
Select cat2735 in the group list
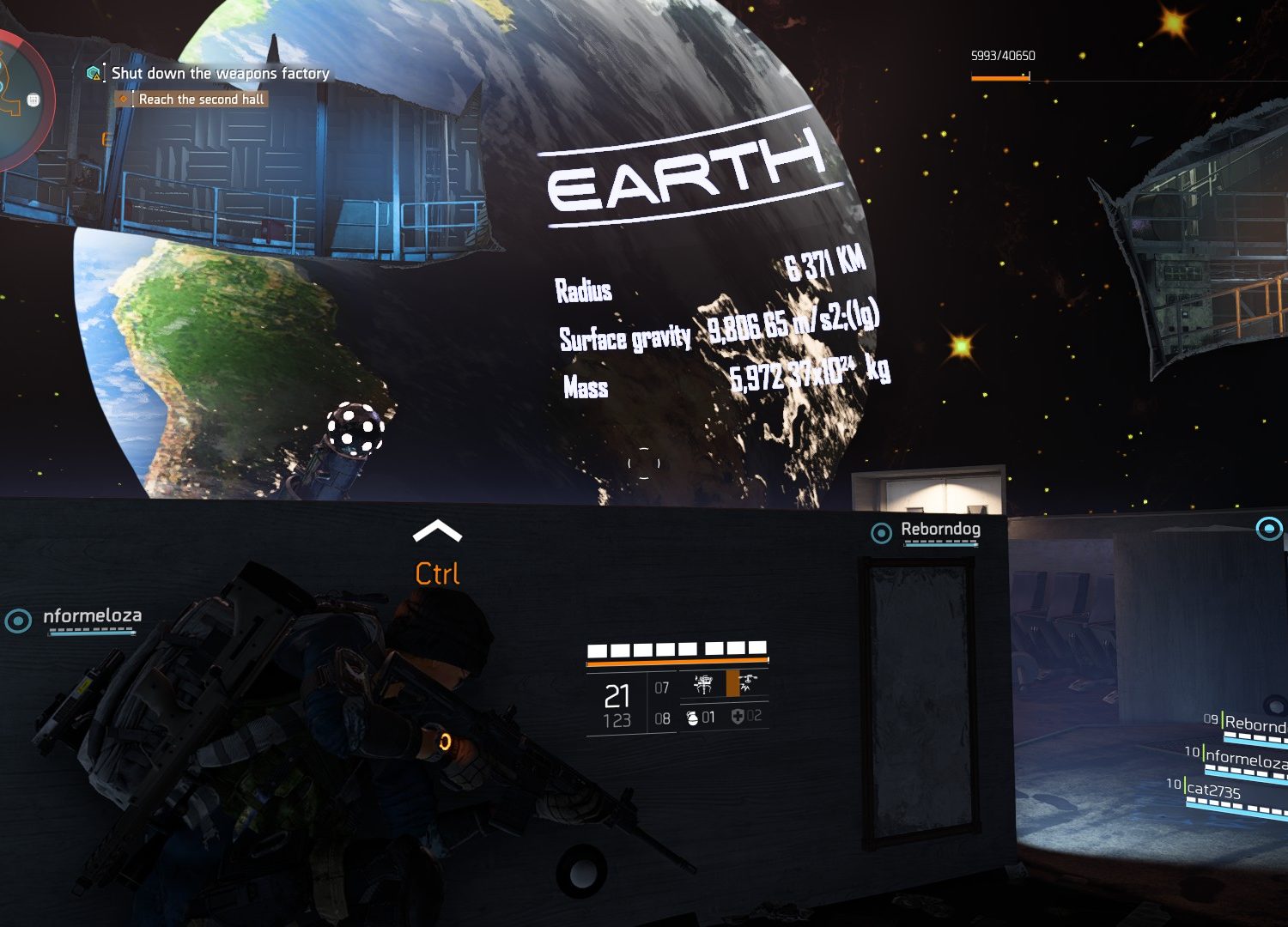1213,790
